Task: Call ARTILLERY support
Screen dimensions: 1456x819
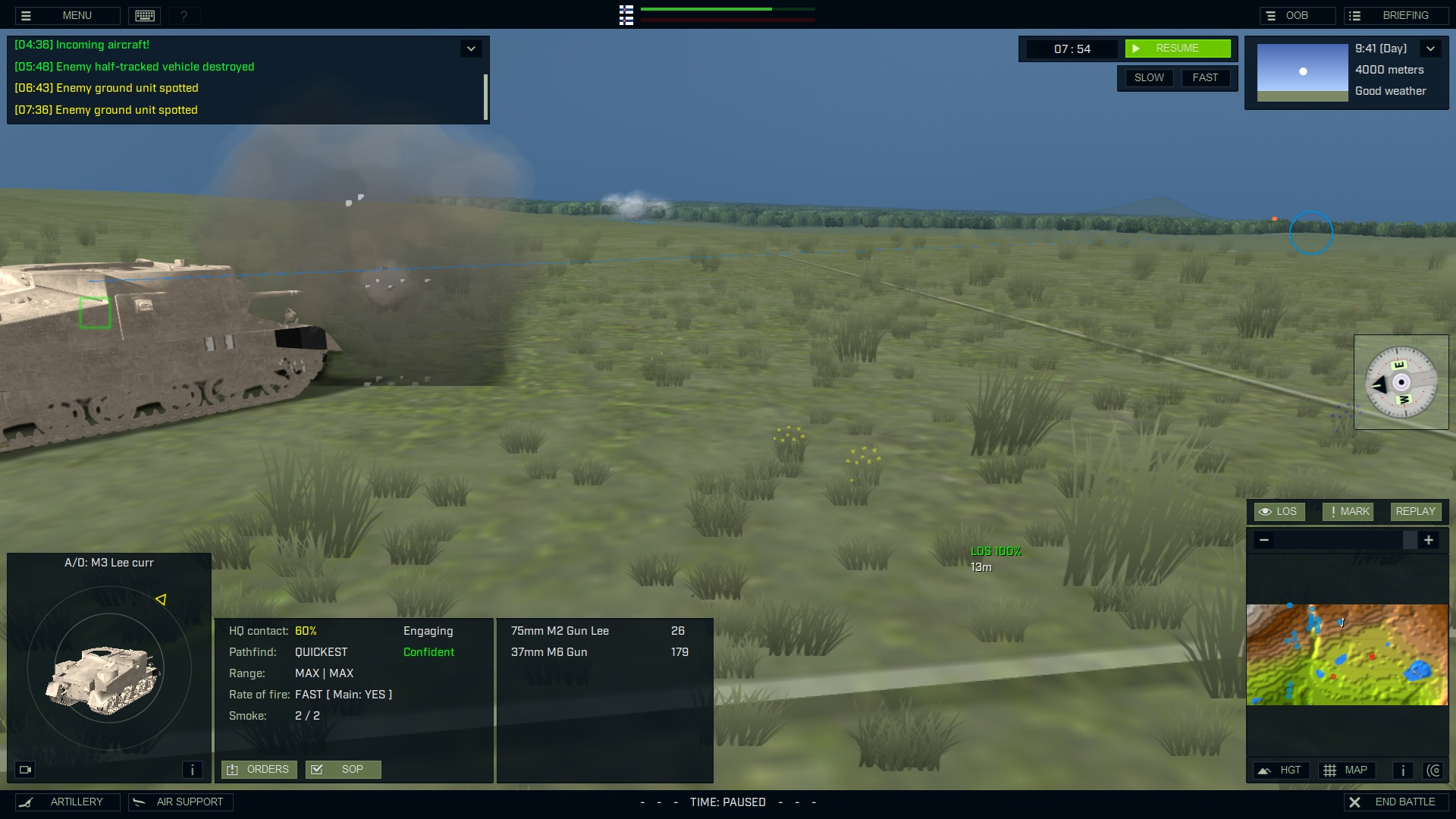Action: click(67, 802)
